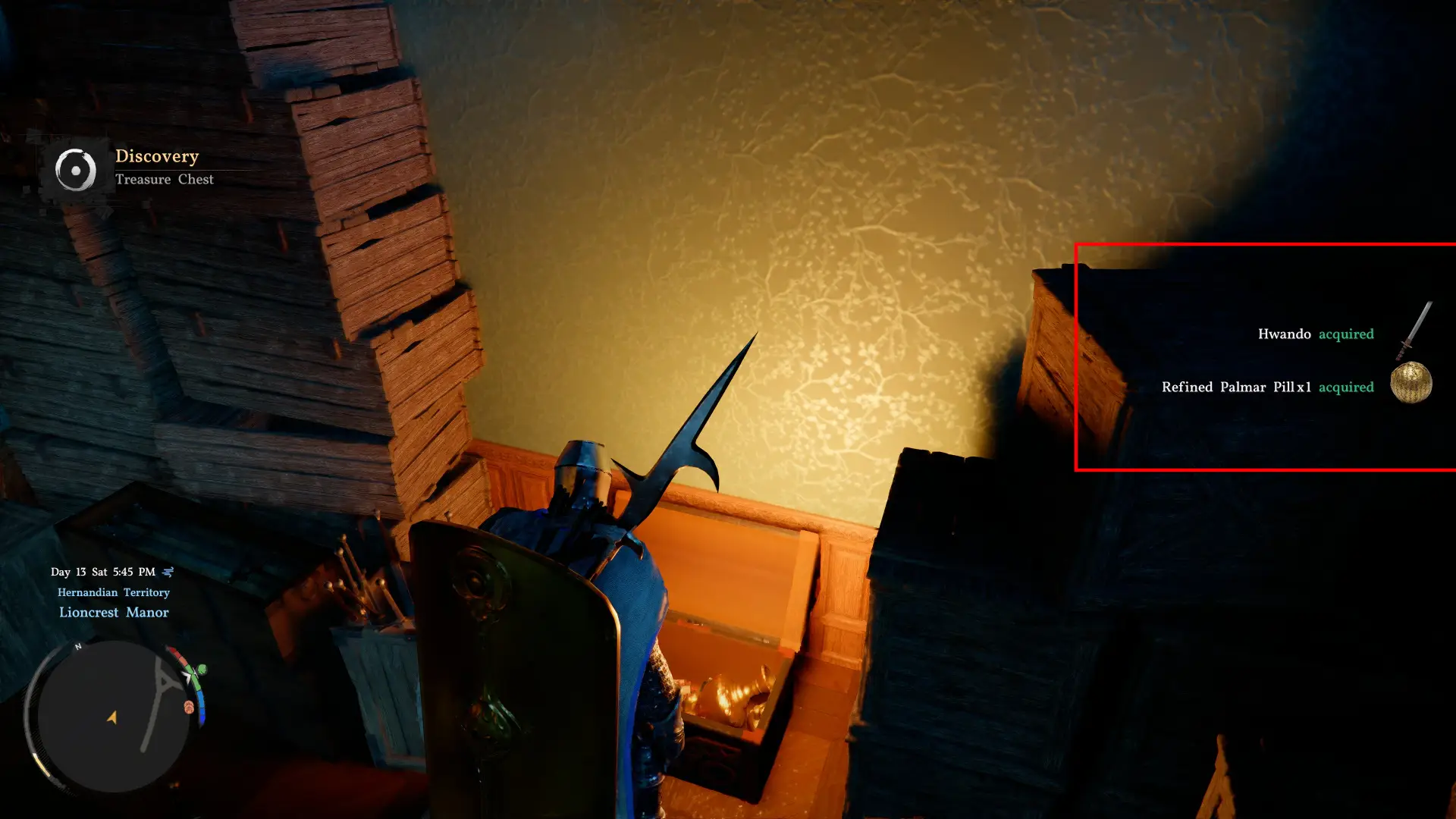This screenshot has height=819, width=1456.
Task: Select the 'Hernandian Territory' region label
Action: pos(114,592)
